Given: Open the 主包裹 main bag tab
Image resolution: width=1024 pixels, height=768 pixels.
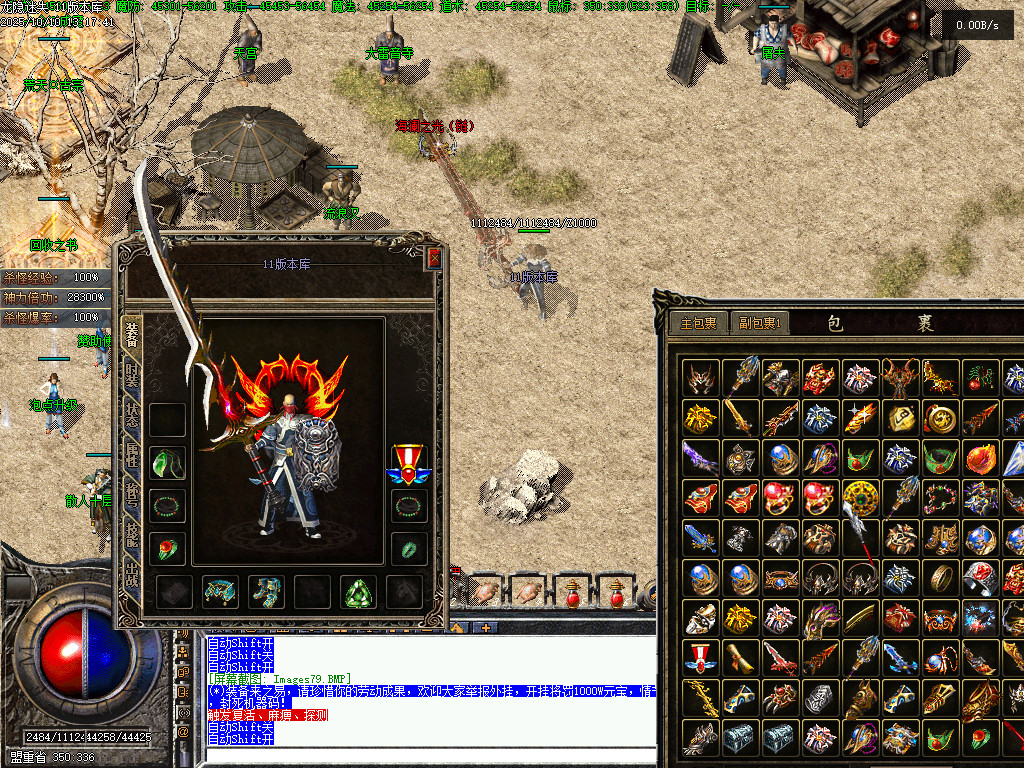Looking at the screenshot, I should point(699,323).
